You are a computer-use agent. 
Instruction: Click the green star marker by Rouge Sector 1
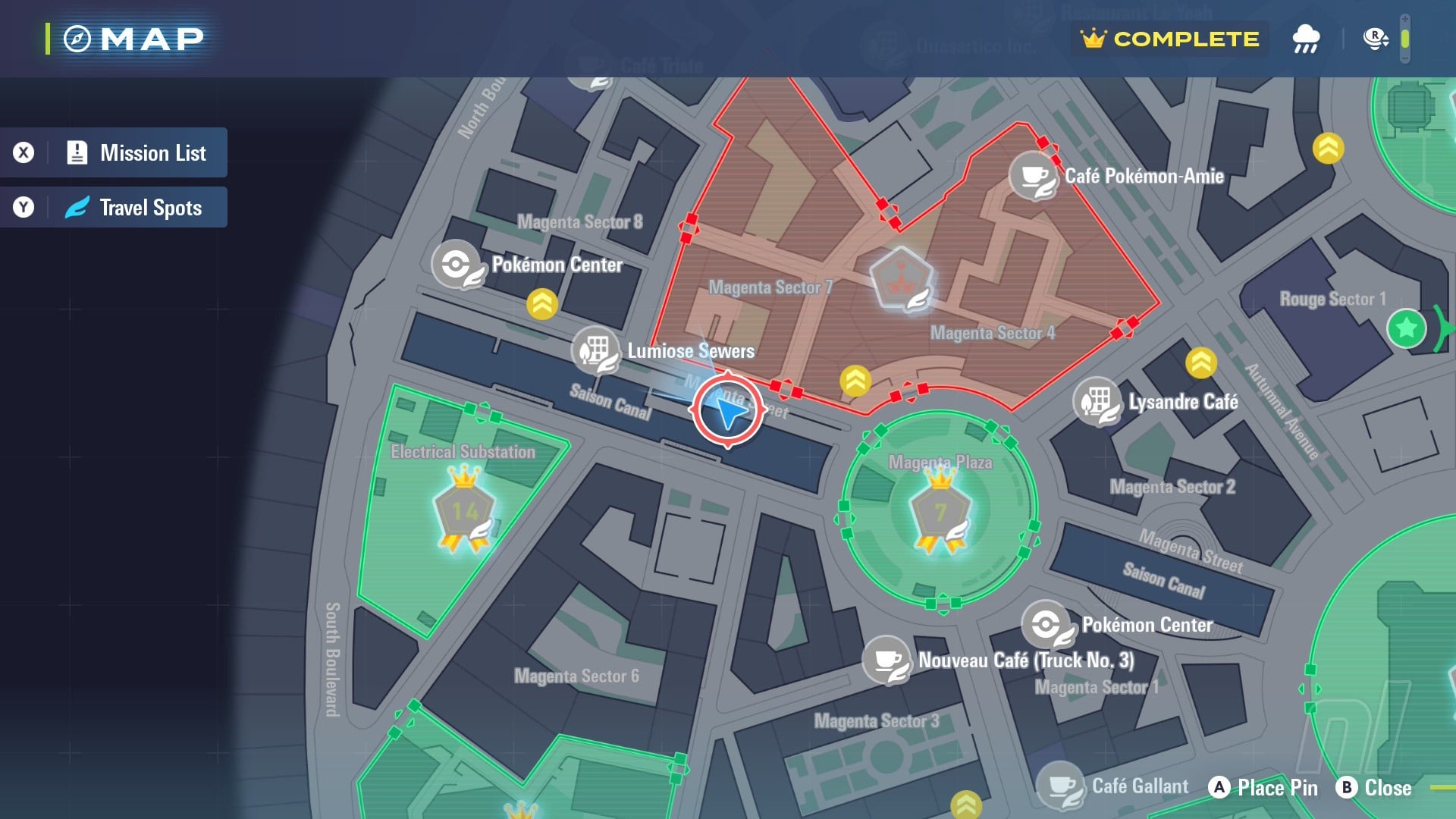pos(1406,328)
